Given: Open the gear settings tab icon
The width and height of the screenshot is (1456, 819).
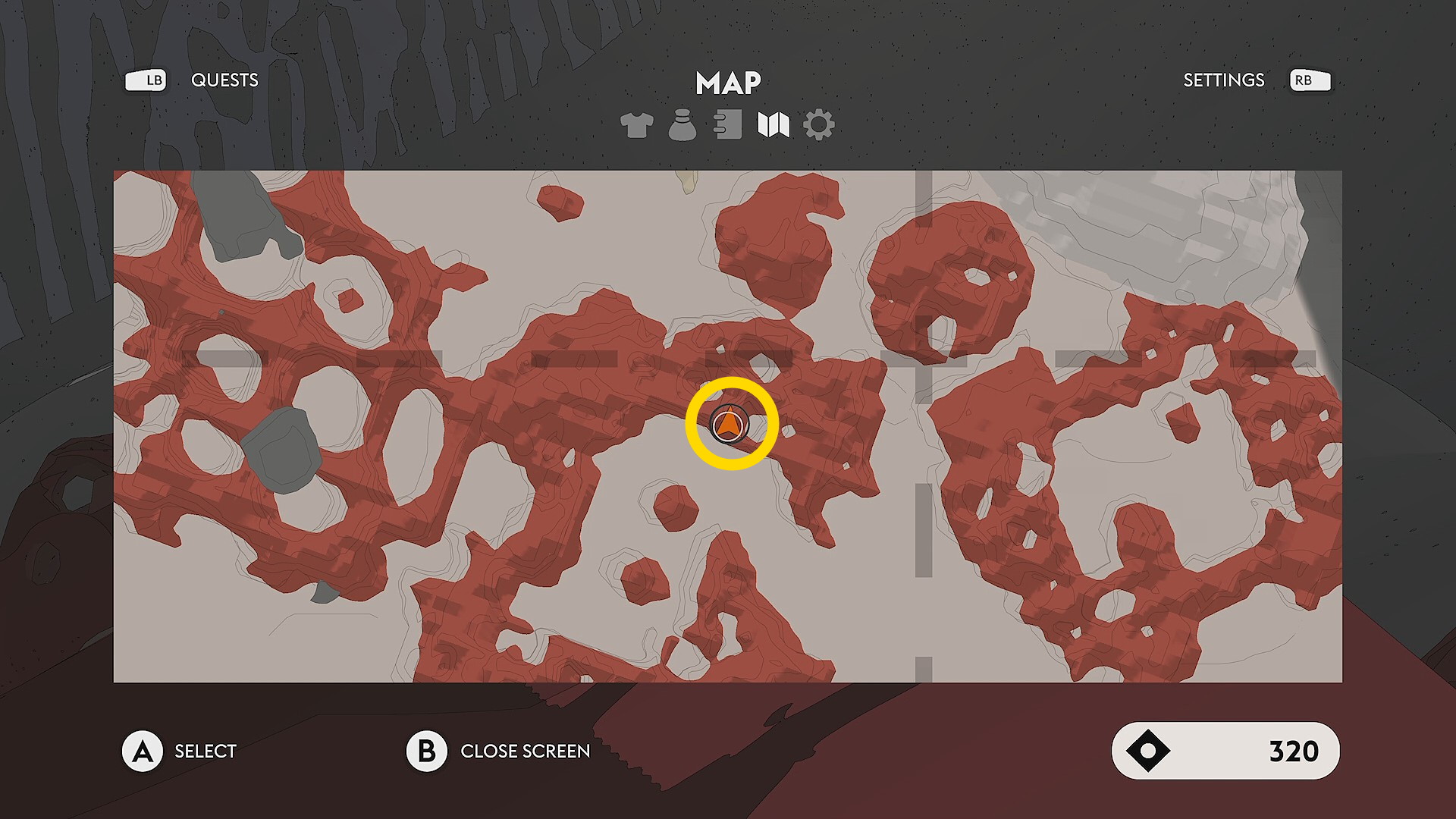Looking at the screenshot, I should [x=818, y=125].
